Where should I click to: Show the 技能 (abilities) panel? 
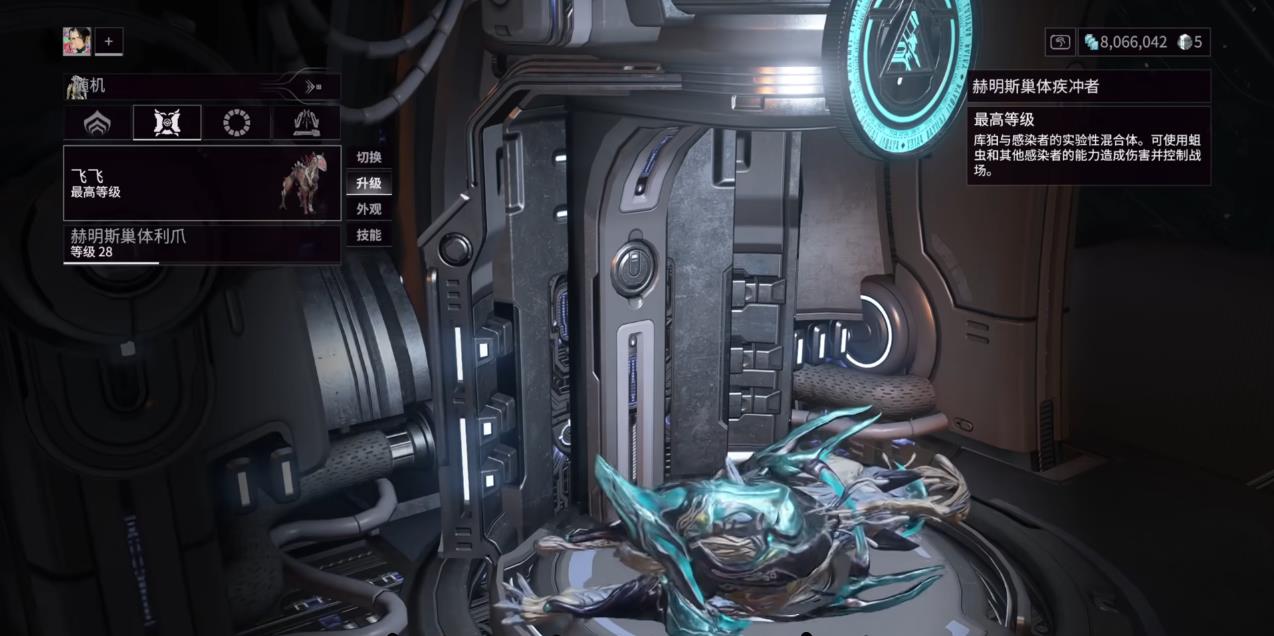369,235
